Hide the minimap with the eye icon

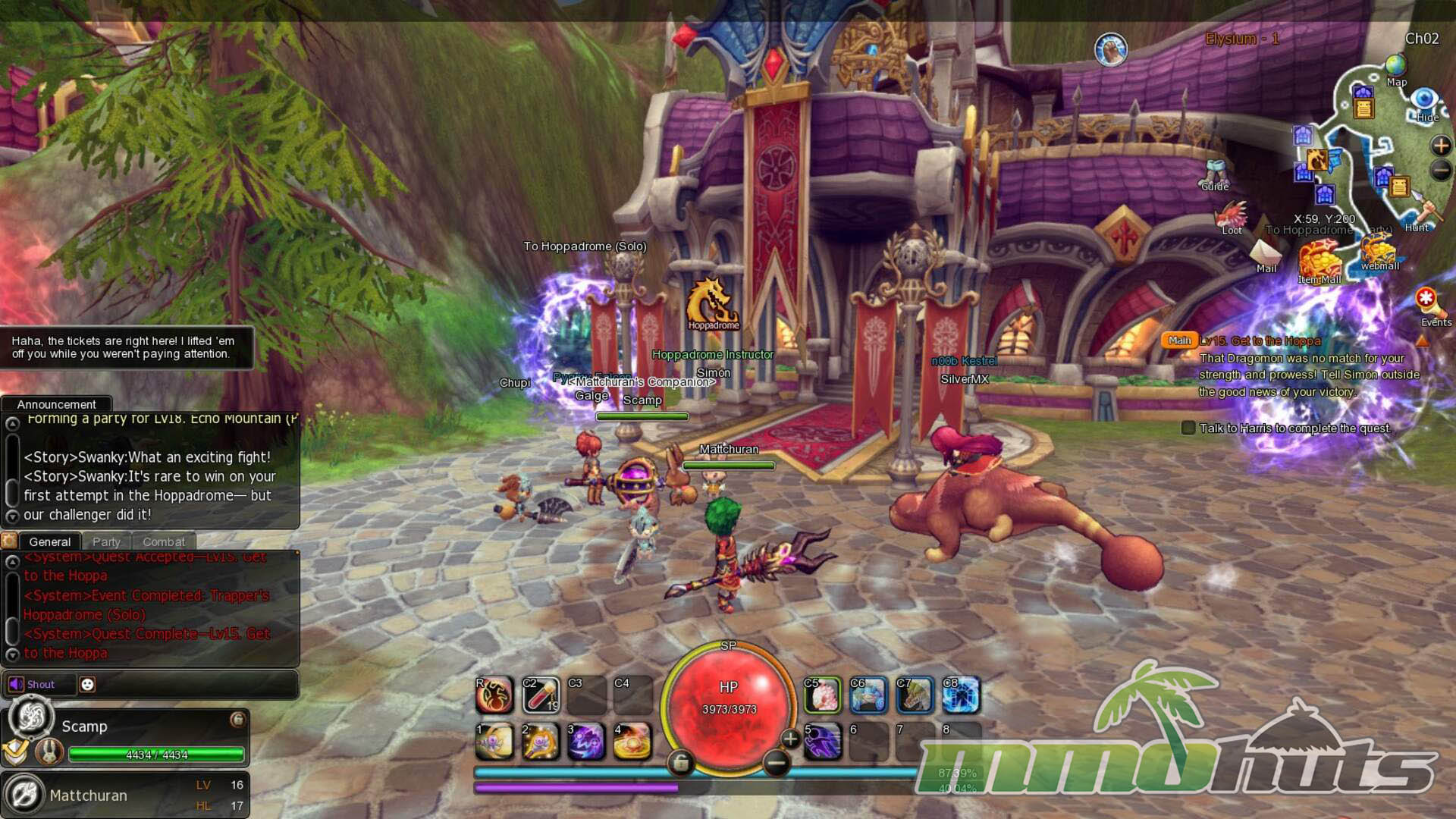[1424, 99]
